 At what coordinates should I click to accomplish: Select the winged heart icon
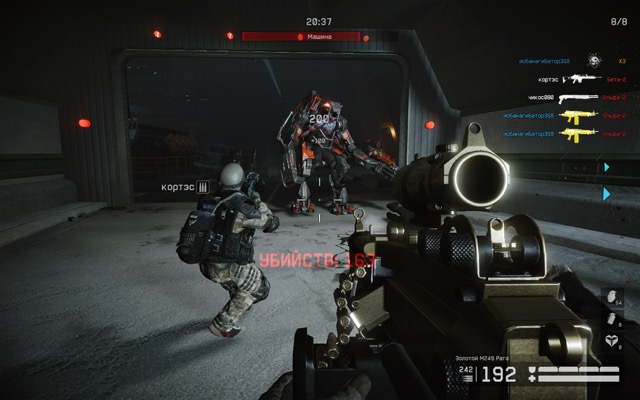[609, 342]
